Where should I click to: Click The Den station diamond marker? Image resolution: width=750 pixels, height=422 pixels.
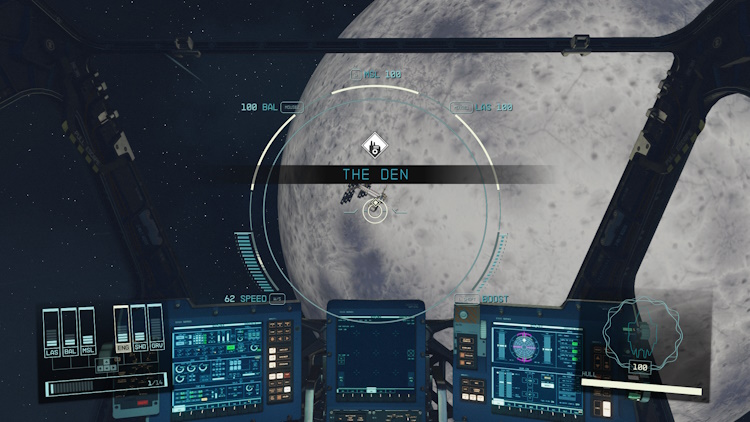pos(373,145)
